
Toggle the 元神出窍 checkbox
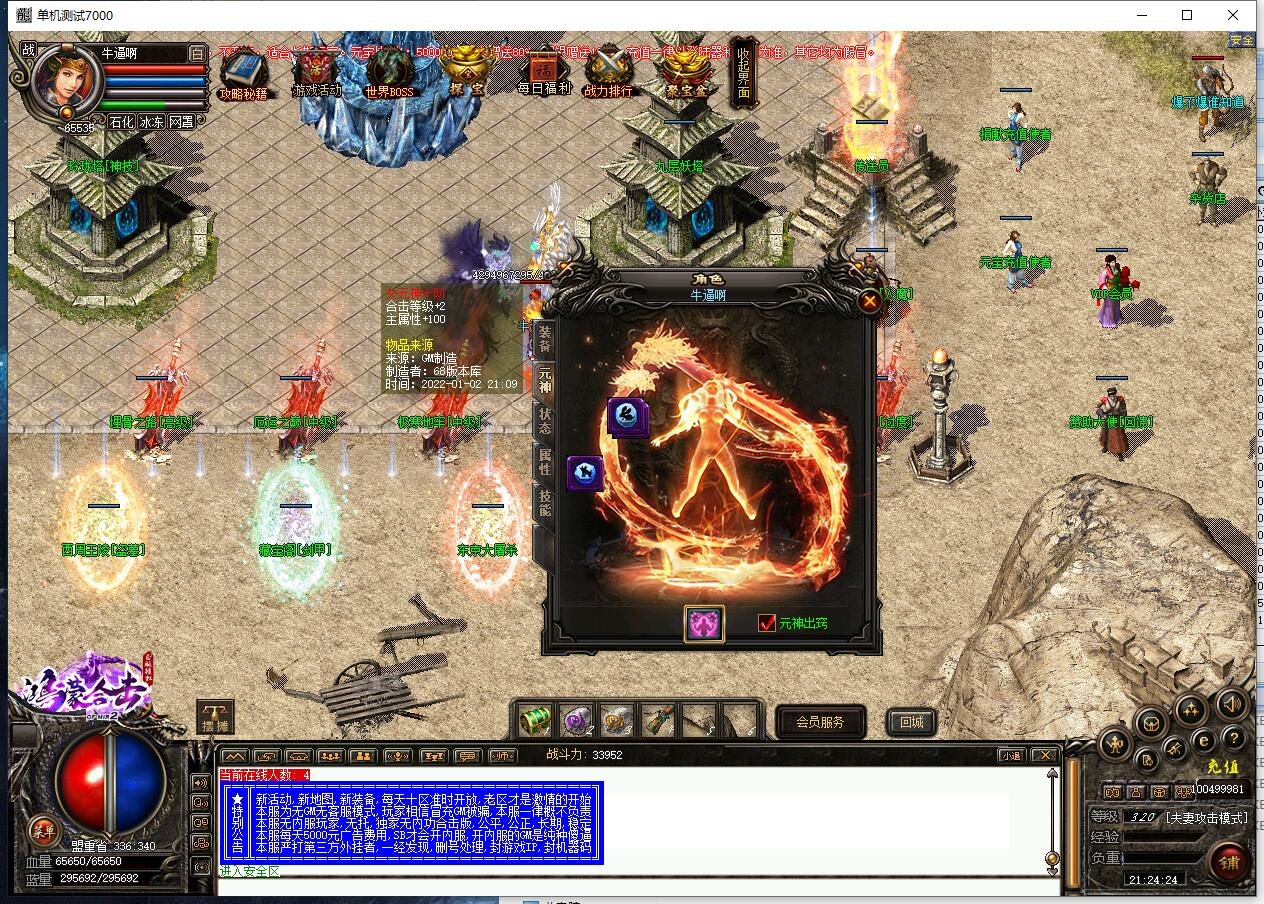point(767,623)
